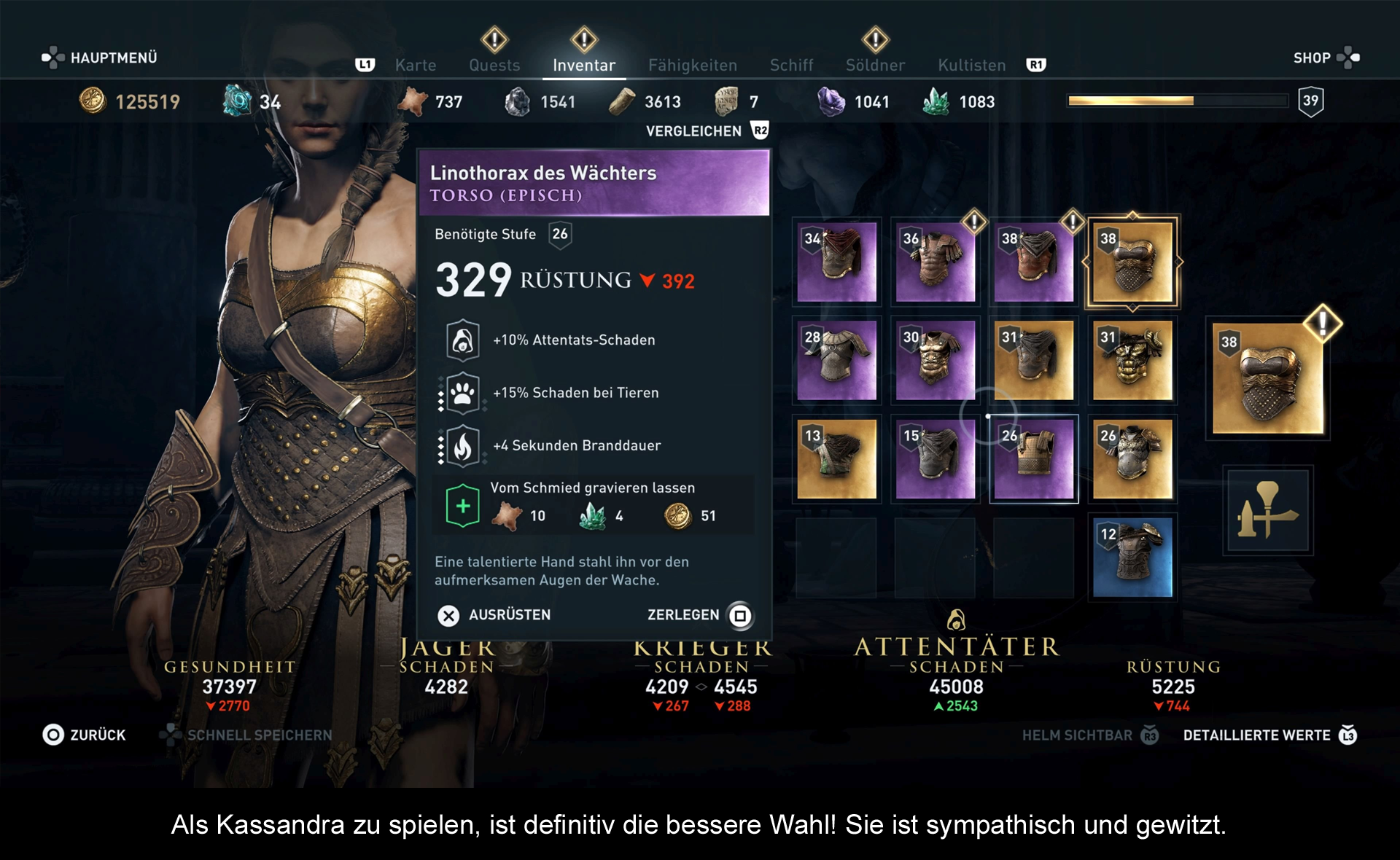Screen dimensions: 1400x860
Task: Pick the level 12 blue torso armor
Action: [1132, 558]
